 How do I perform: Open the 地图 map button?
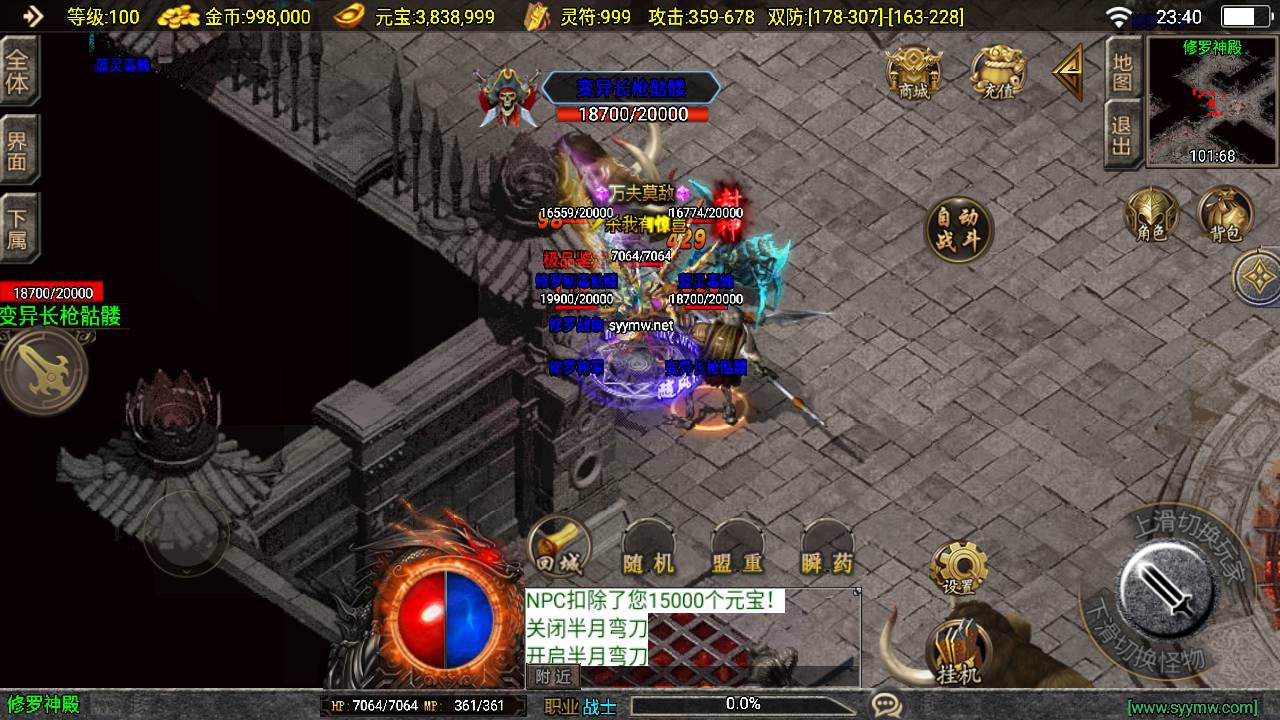(x=1122, y=70)
